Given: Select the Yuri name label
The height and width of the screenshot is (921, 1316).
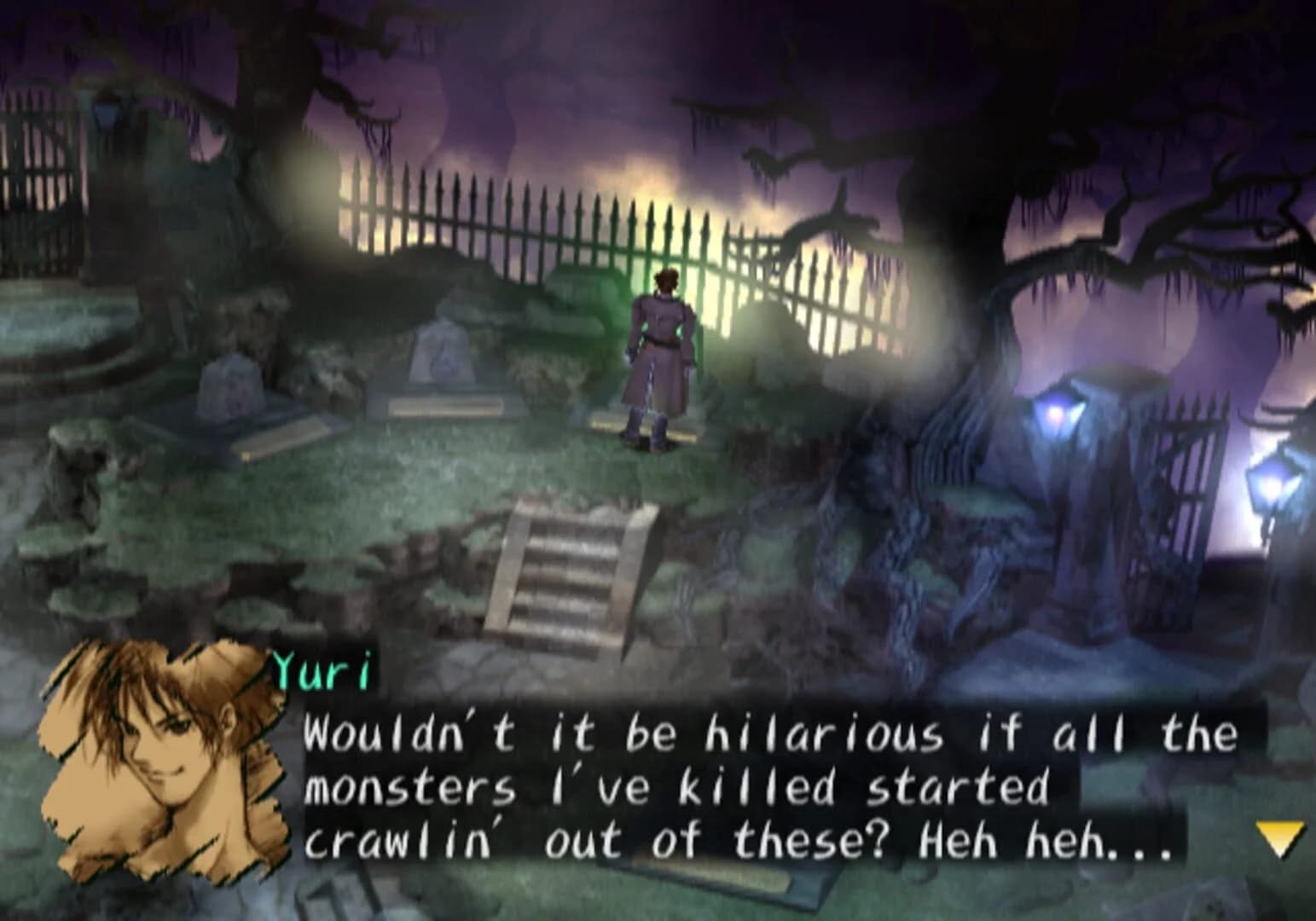Looking at the screenshot, I should coord(322,673).
